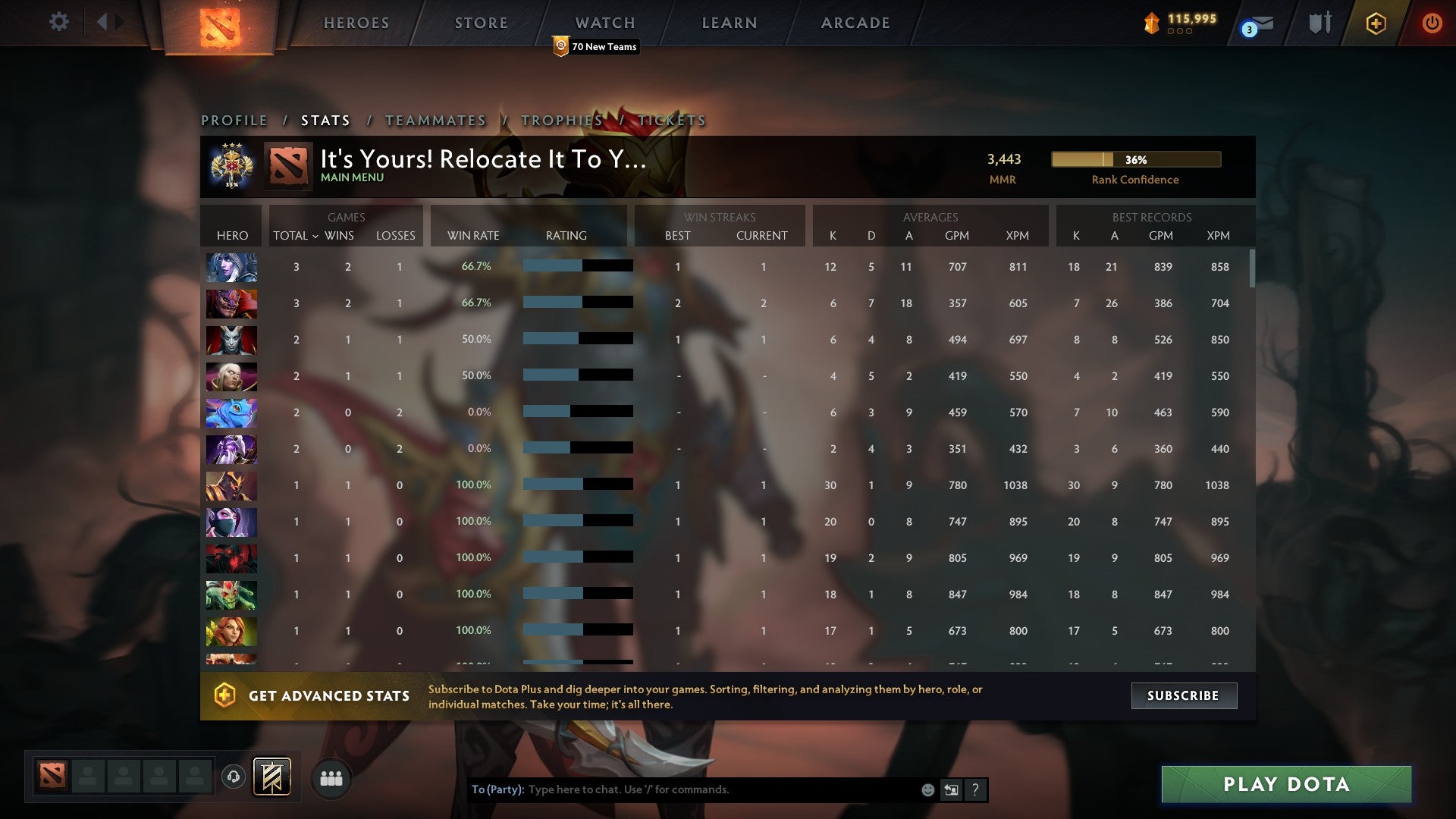This screenshot has width=1456, height=819.
Task: Open the emoticon picker beside chat
Action: click(x=928, y=789)
